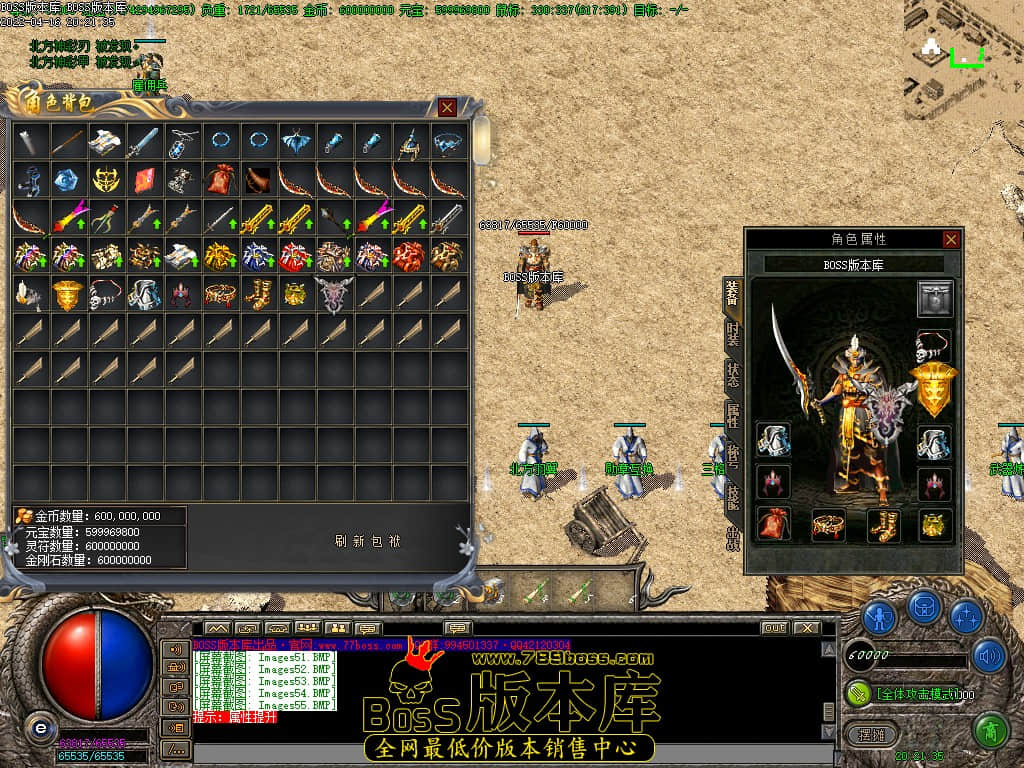Click the blue character figure round button

[x=878, y=617]
